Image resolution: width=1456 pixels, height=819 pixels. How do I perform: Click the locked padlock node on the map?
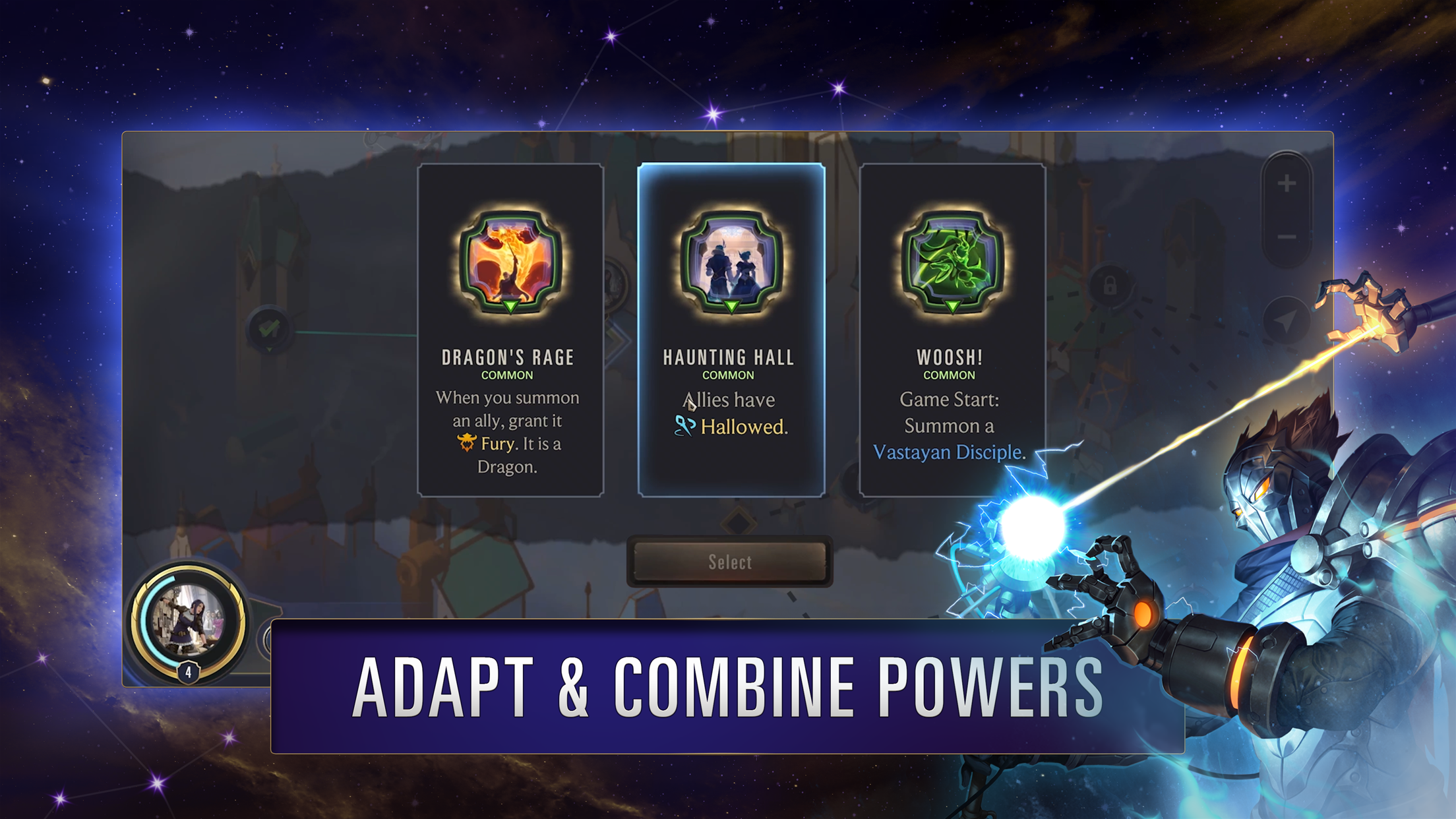coord(1110,284)
